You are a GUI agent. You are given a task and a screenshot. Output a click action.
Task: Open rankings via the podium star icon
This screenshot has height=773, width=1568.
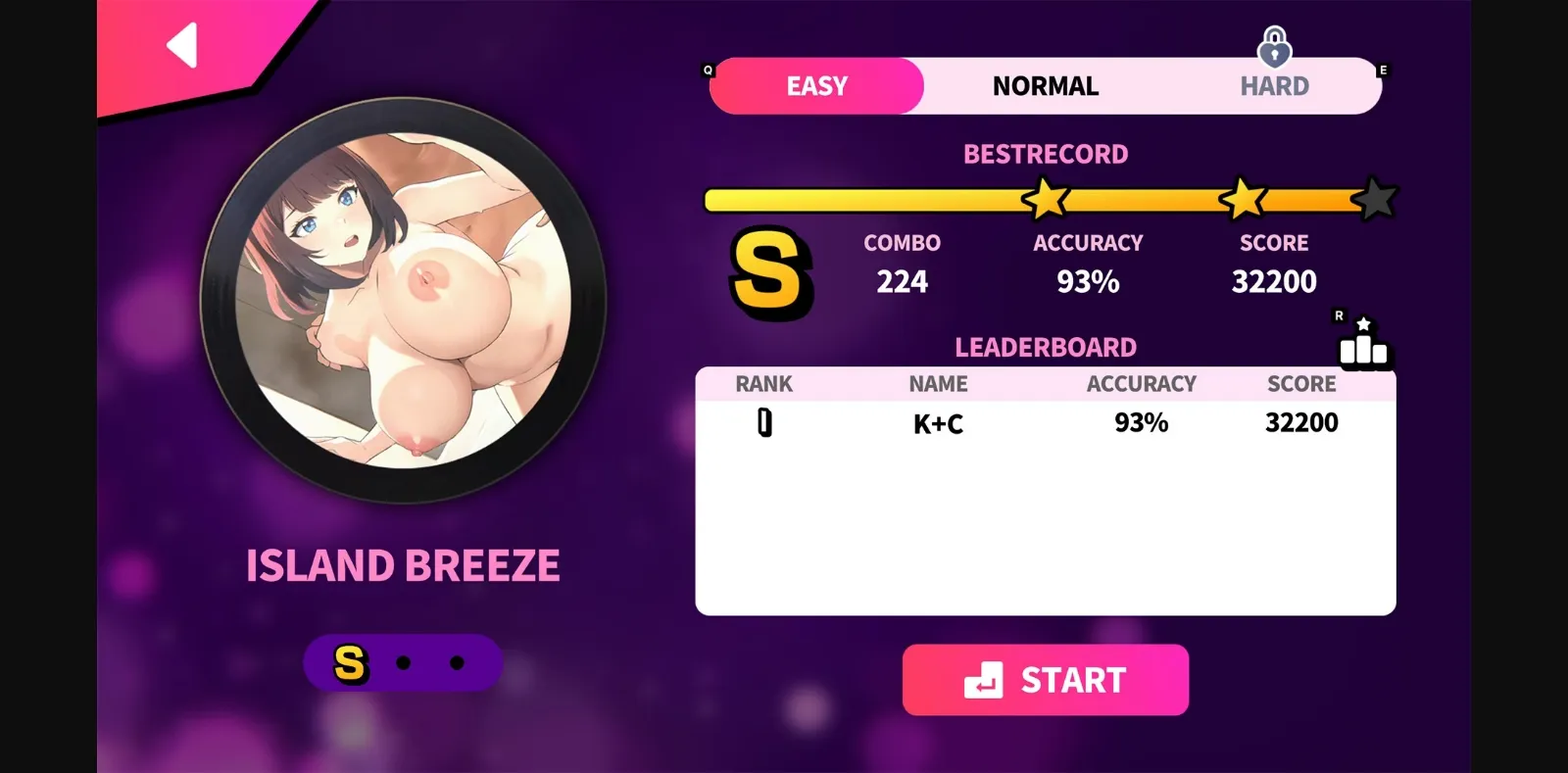point(1364,348)
